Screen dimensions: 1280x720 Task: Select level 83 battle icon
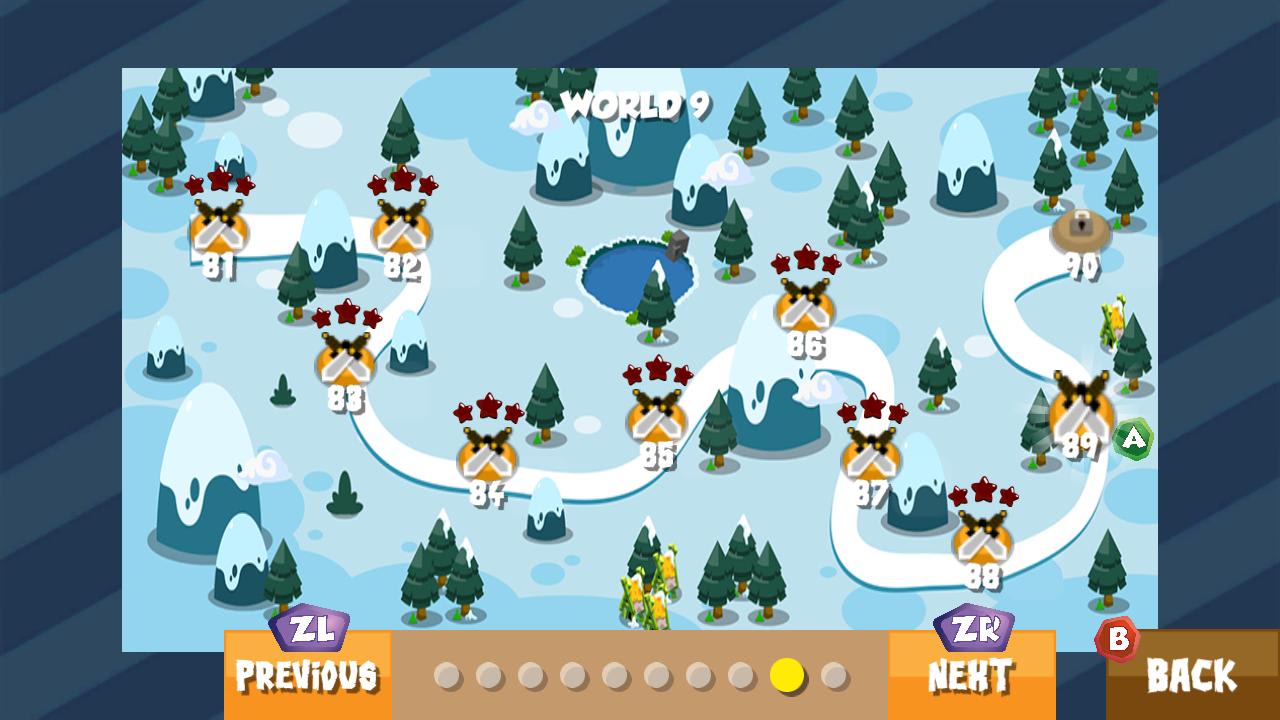click(x=345, y=365)
